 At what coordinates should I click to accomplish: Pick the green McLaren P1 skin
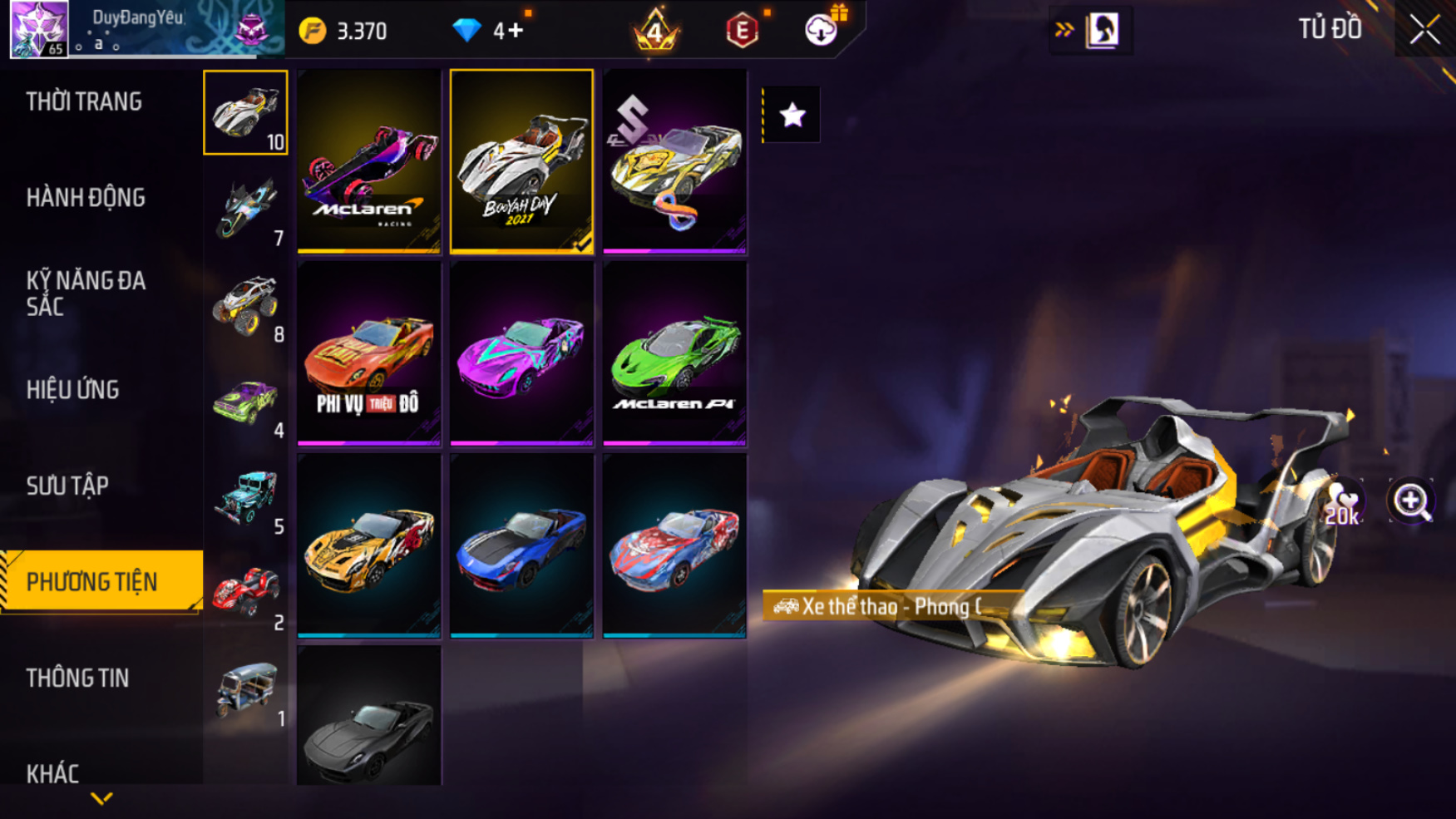click(x=674, y=353)
